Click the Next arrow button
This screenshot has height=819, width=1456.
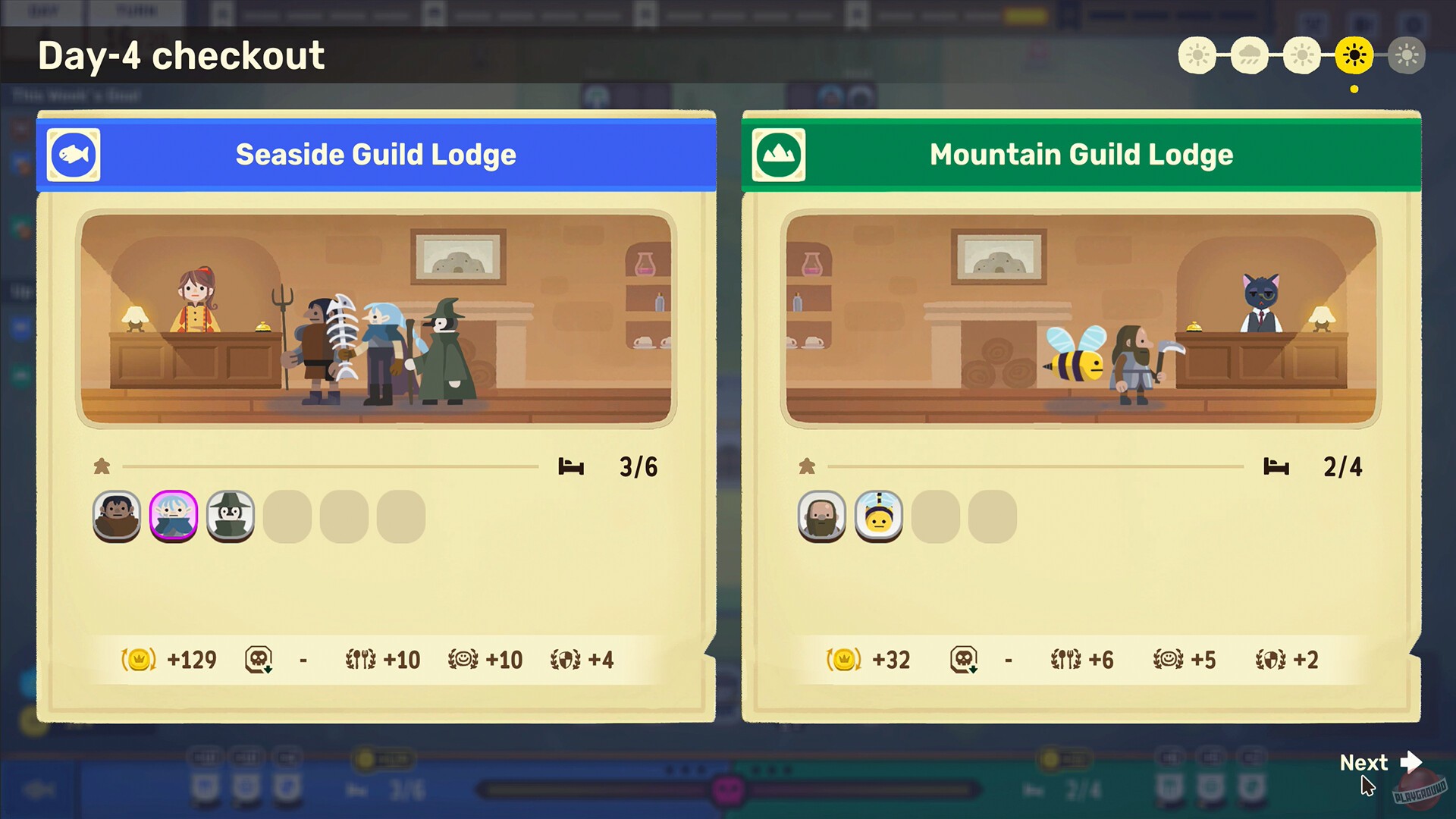click(x=1379, y=763)
